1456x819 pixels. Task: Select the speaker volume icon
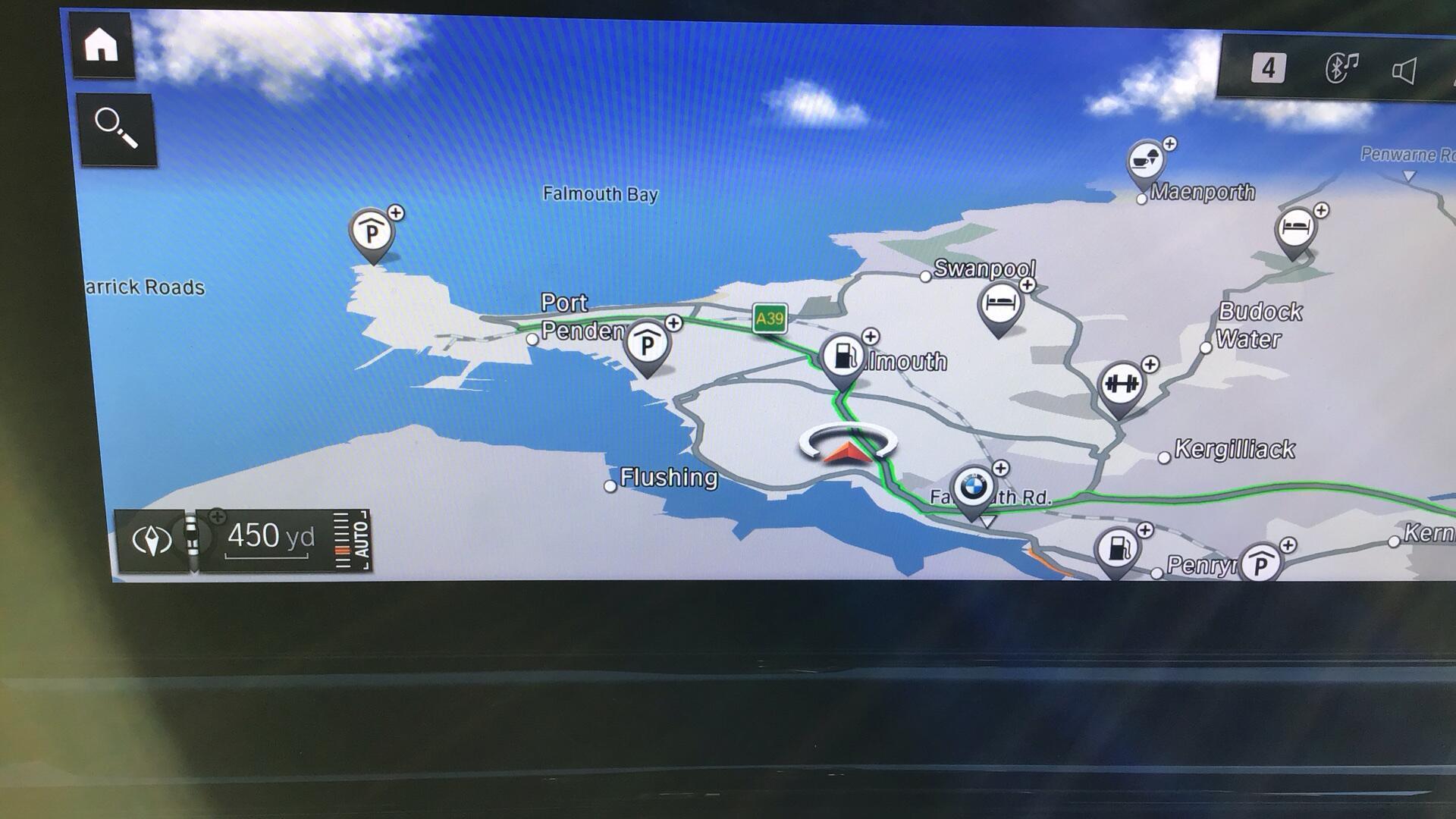[x=1404, y=71]
